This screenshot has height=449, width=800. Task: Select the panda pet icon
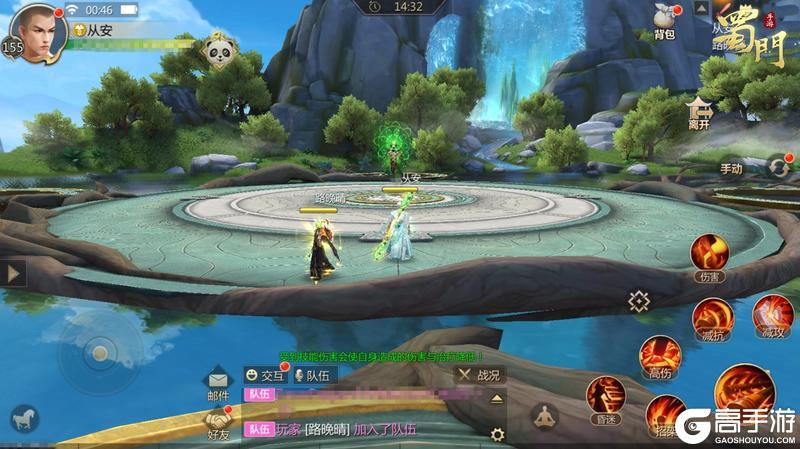point(218,50)
